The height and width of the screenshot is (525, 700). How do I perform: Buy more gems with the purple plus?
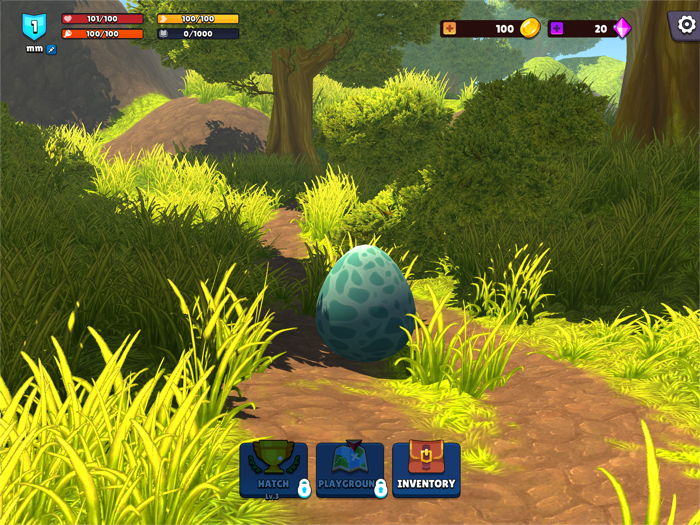pos(556,28)
